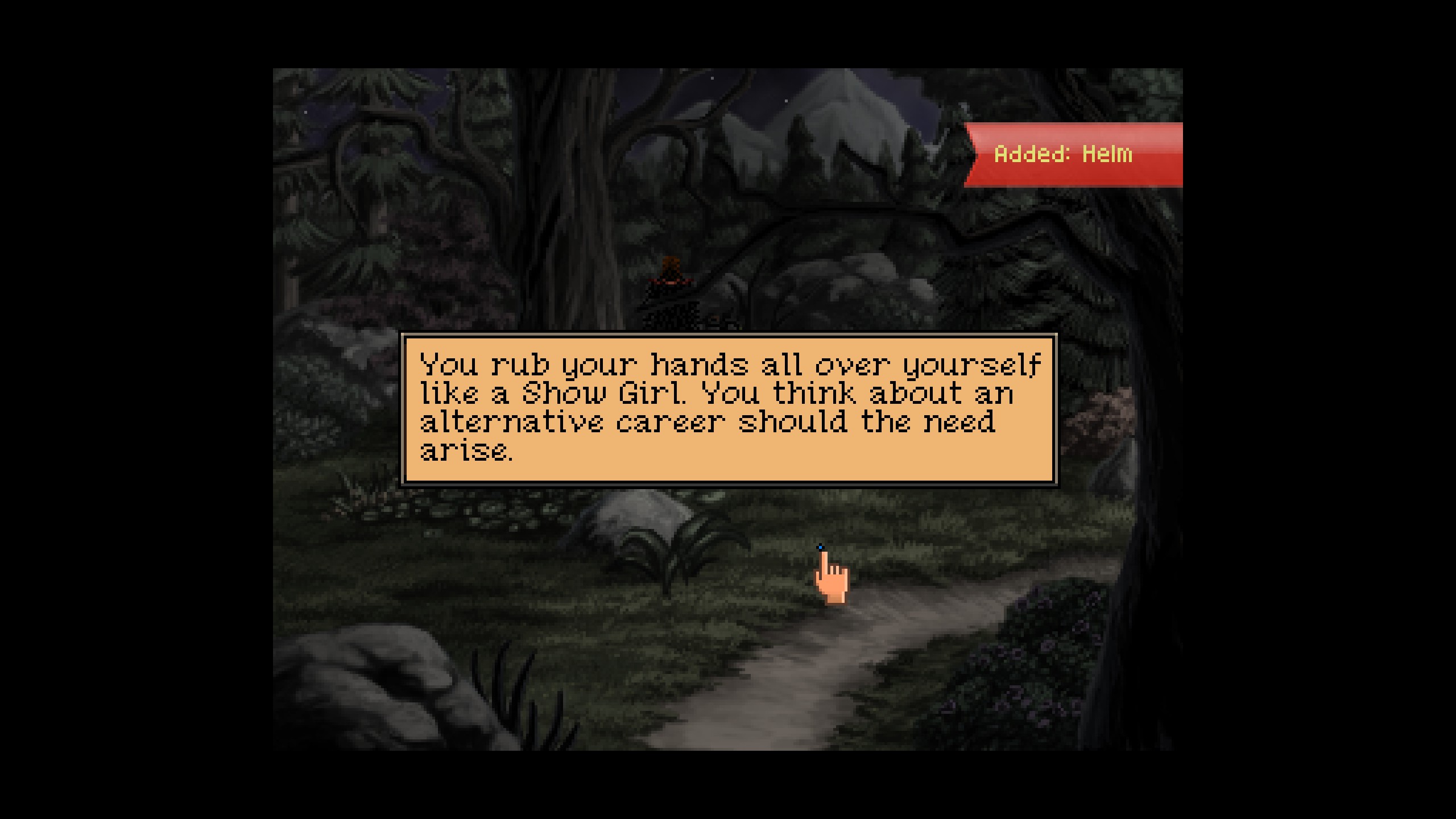Dismiss the Show Girl narration message box

pyautogui.click(x=729, y=409)
